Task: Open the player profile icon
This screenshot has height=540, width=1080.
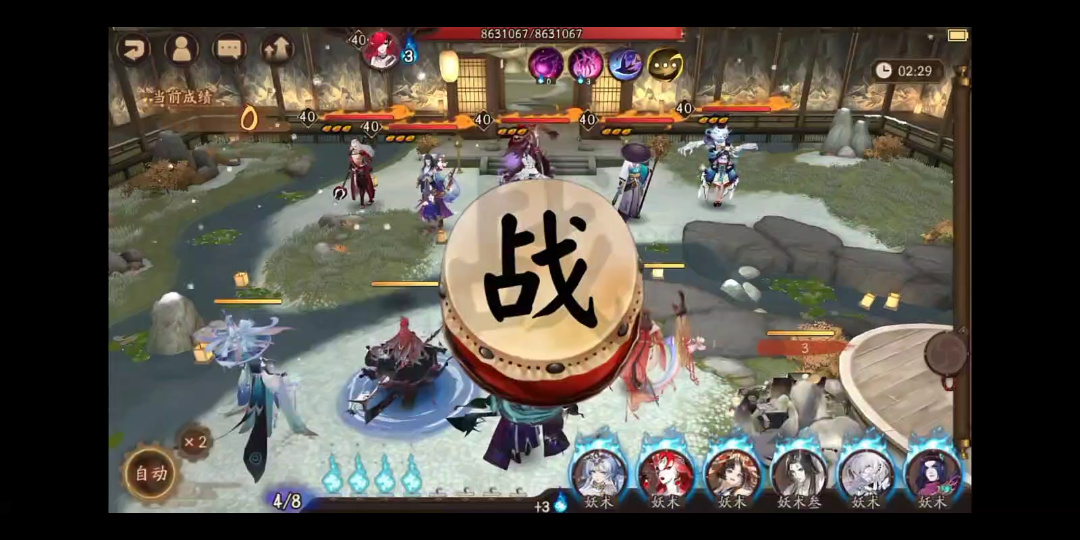Action: pyautogui.click(x=182, y=49)
